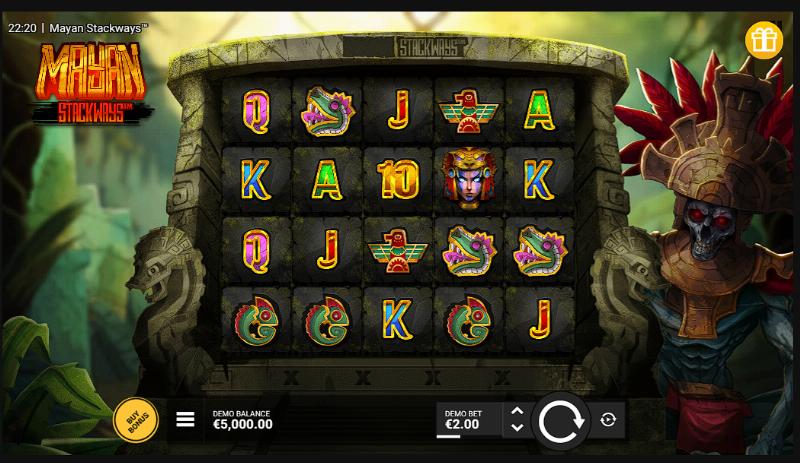Increase the demo bet with the up arrow
The height and width of the screenshot is (463, 800).
click(516, 411)
